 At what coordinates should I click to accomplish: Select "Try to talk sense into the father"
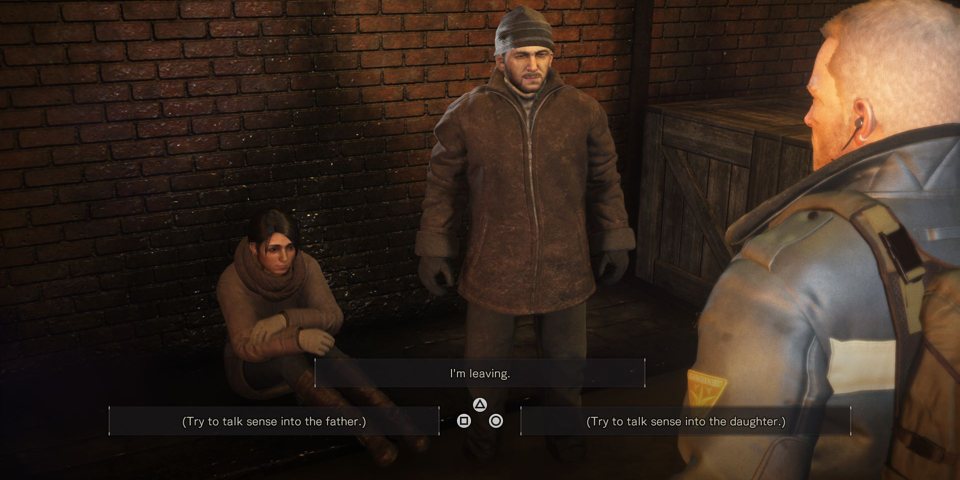pos(274,421)
